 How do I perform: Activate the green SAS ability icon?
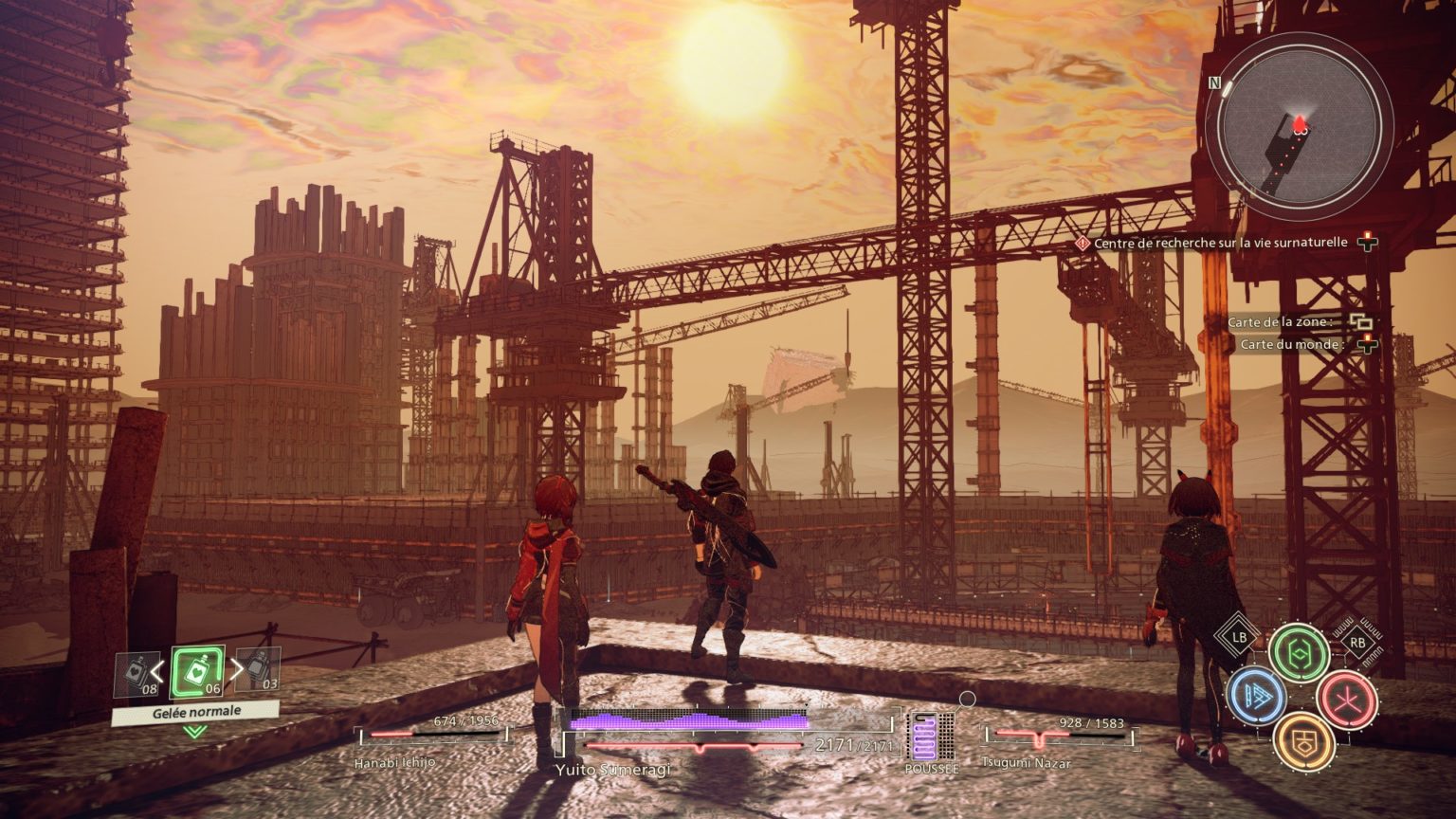tap(1299, 652)
